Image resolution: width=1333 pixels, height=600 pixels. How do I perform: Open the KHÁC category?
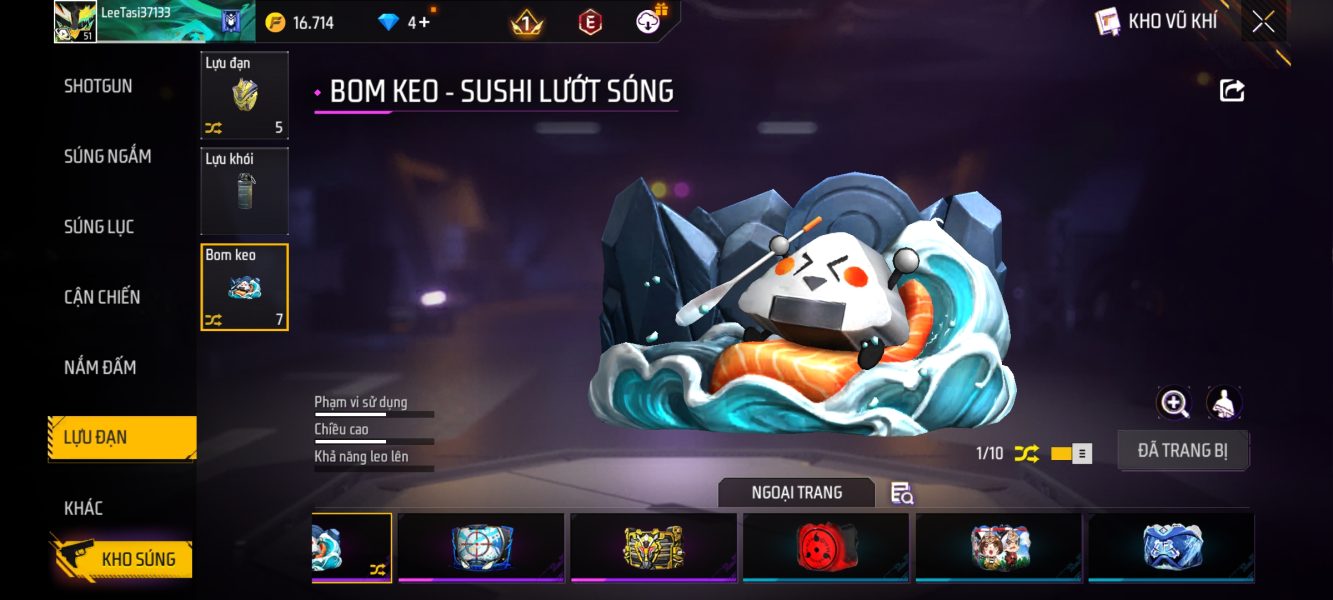[84, 508]
